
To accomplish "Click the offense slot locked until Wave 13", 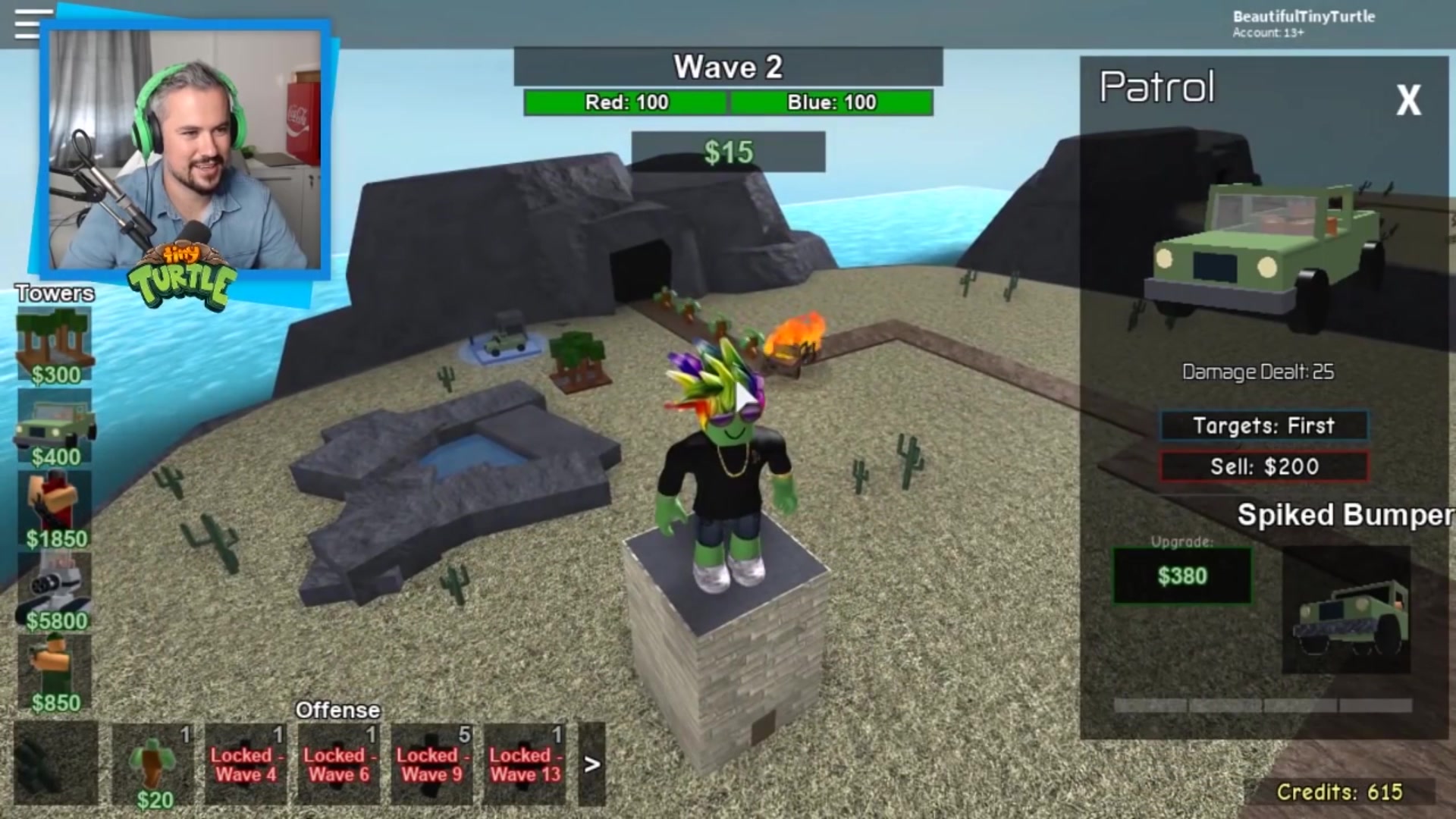I will 525,764.
